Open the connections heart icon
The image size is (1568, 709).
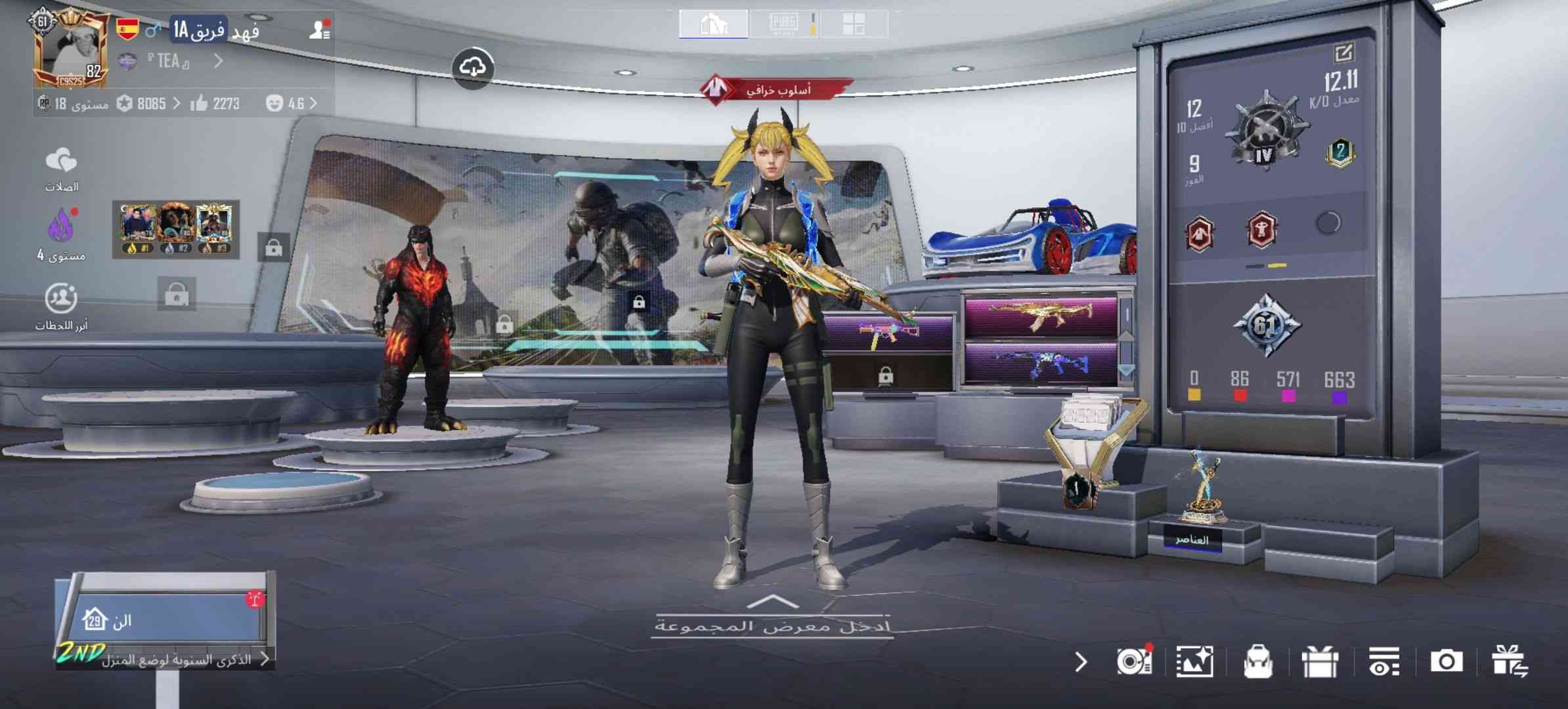[x=62, y=168]
